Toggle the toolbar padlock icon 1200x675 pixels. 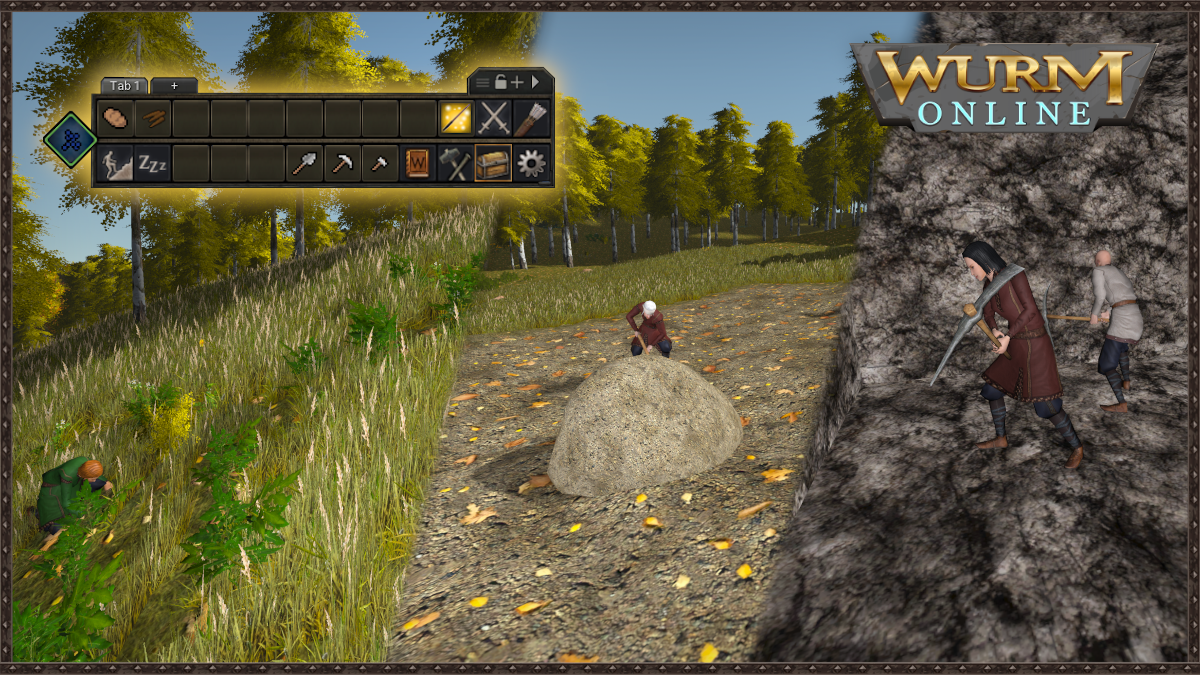click(x=500, y=82)
